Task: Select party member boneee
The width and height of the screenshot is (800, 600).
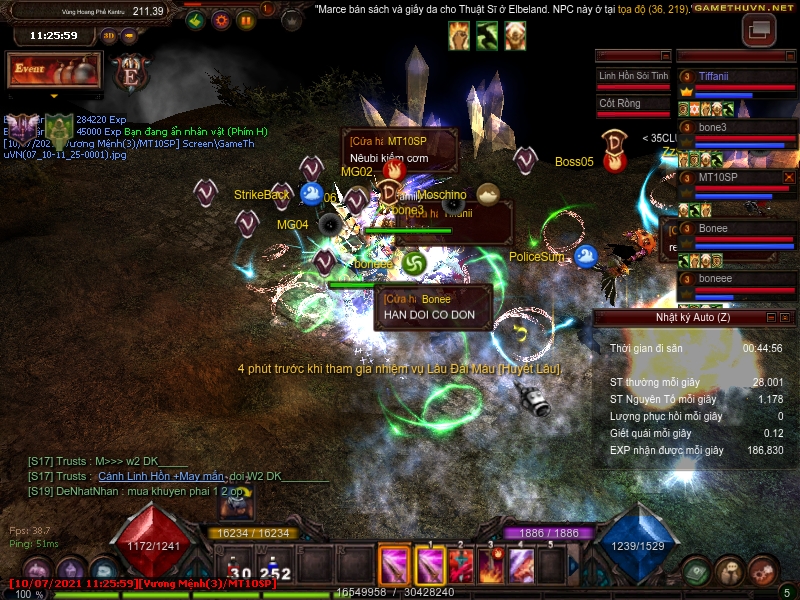Action: tap(715, 279)
